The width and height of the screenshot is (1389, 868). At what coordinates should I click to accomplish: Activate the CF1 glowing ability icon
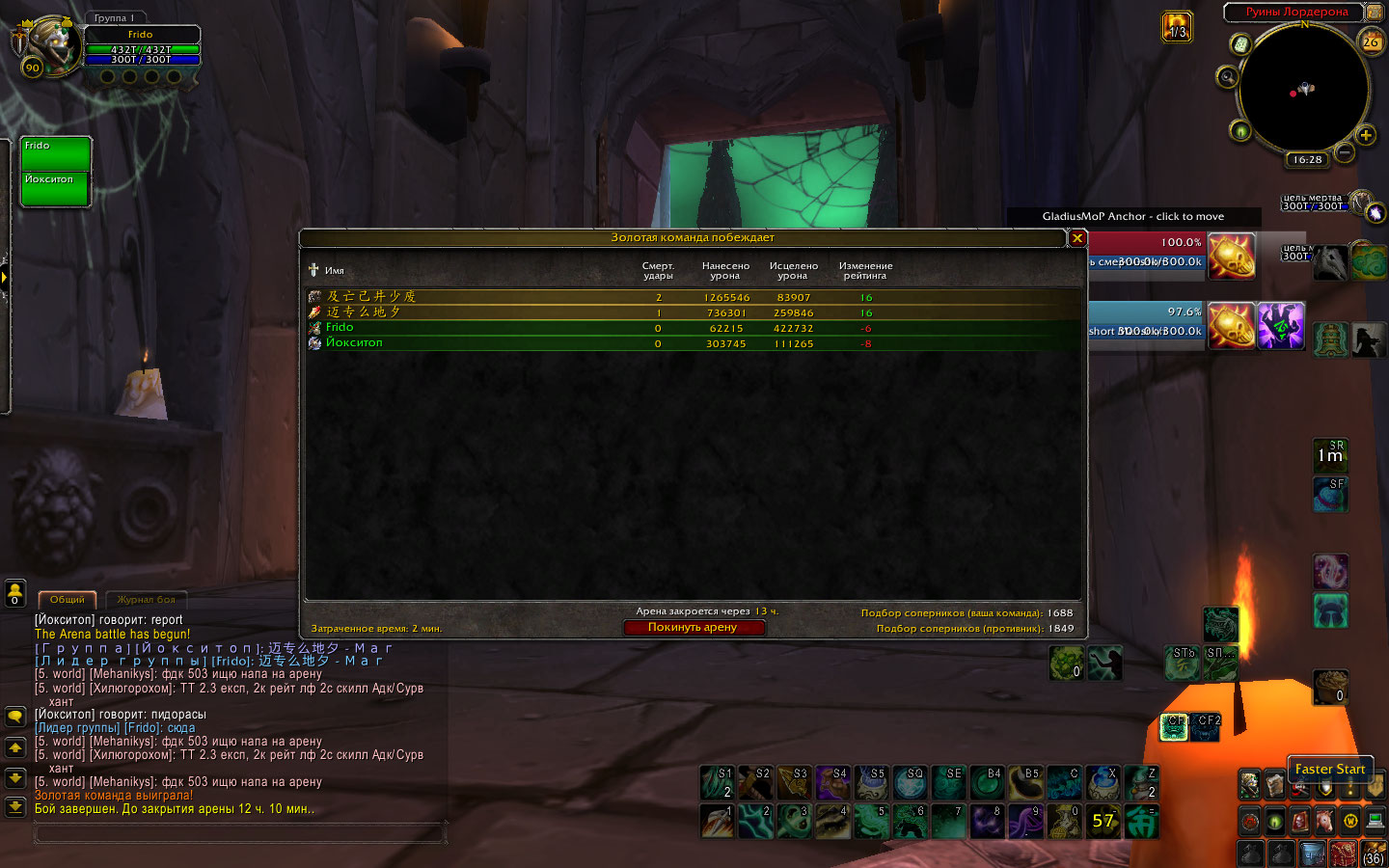click(x=1174, y=727)
